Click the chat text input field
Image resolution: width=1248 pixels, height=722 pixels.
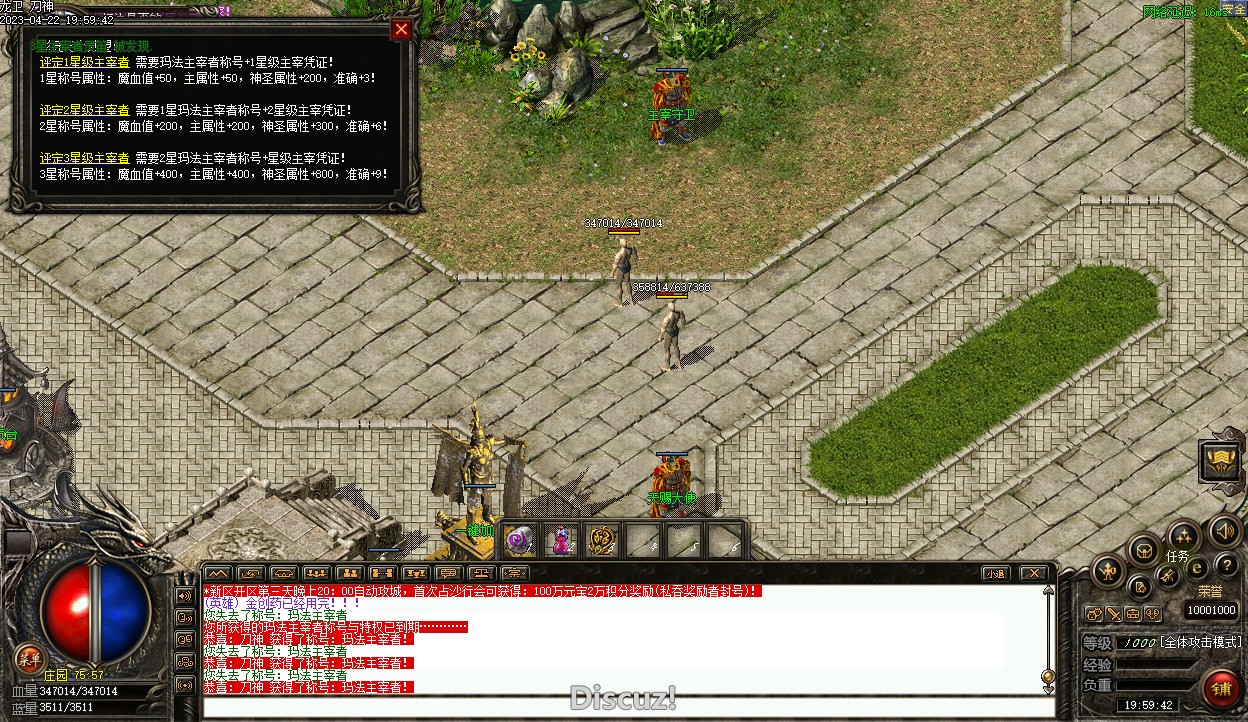click(x=620, y=707)
